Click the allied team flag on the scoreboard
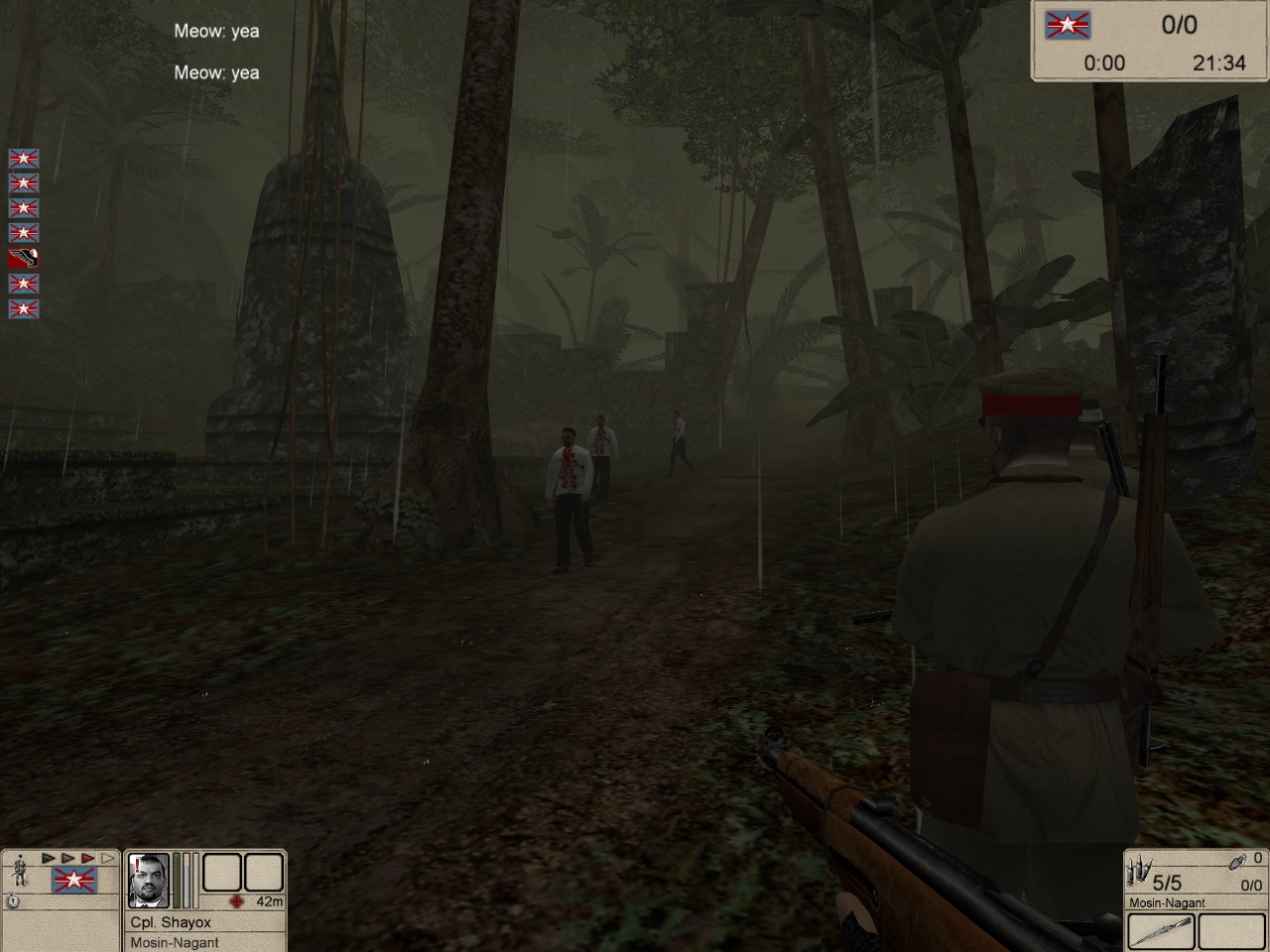 [x=1068, y=25]
